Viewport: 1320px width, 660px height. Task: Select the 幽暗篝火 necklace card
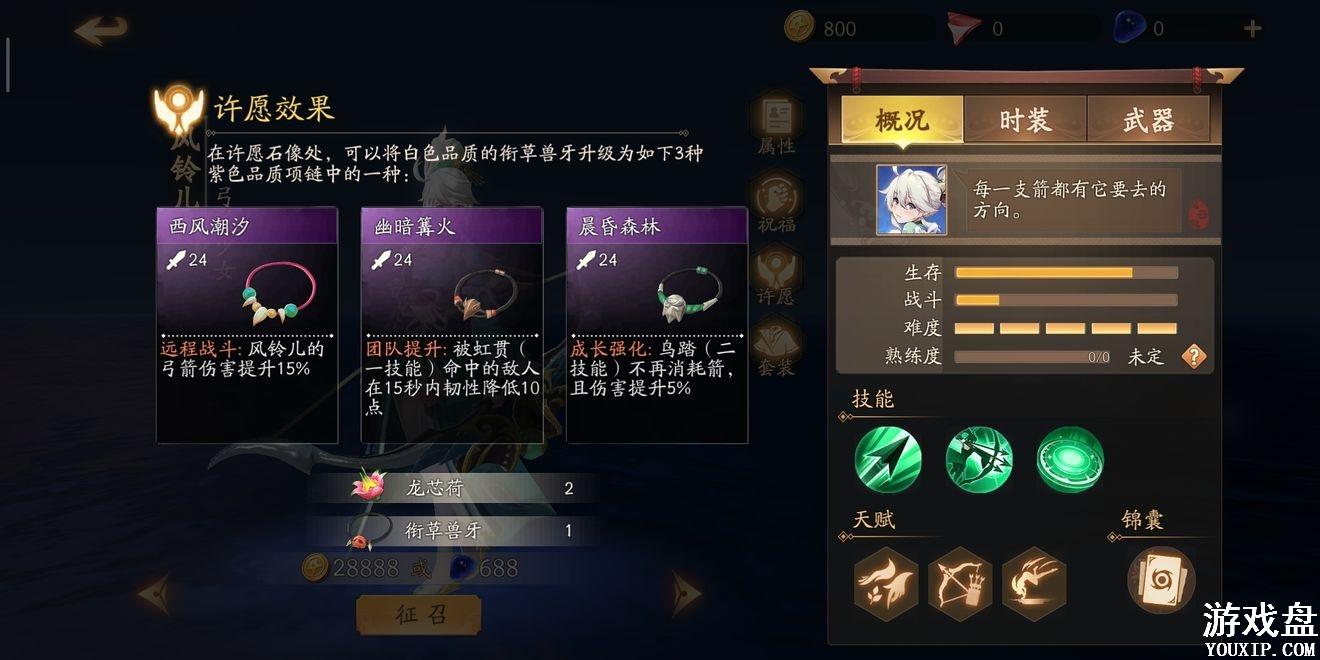tap(452, 325)
